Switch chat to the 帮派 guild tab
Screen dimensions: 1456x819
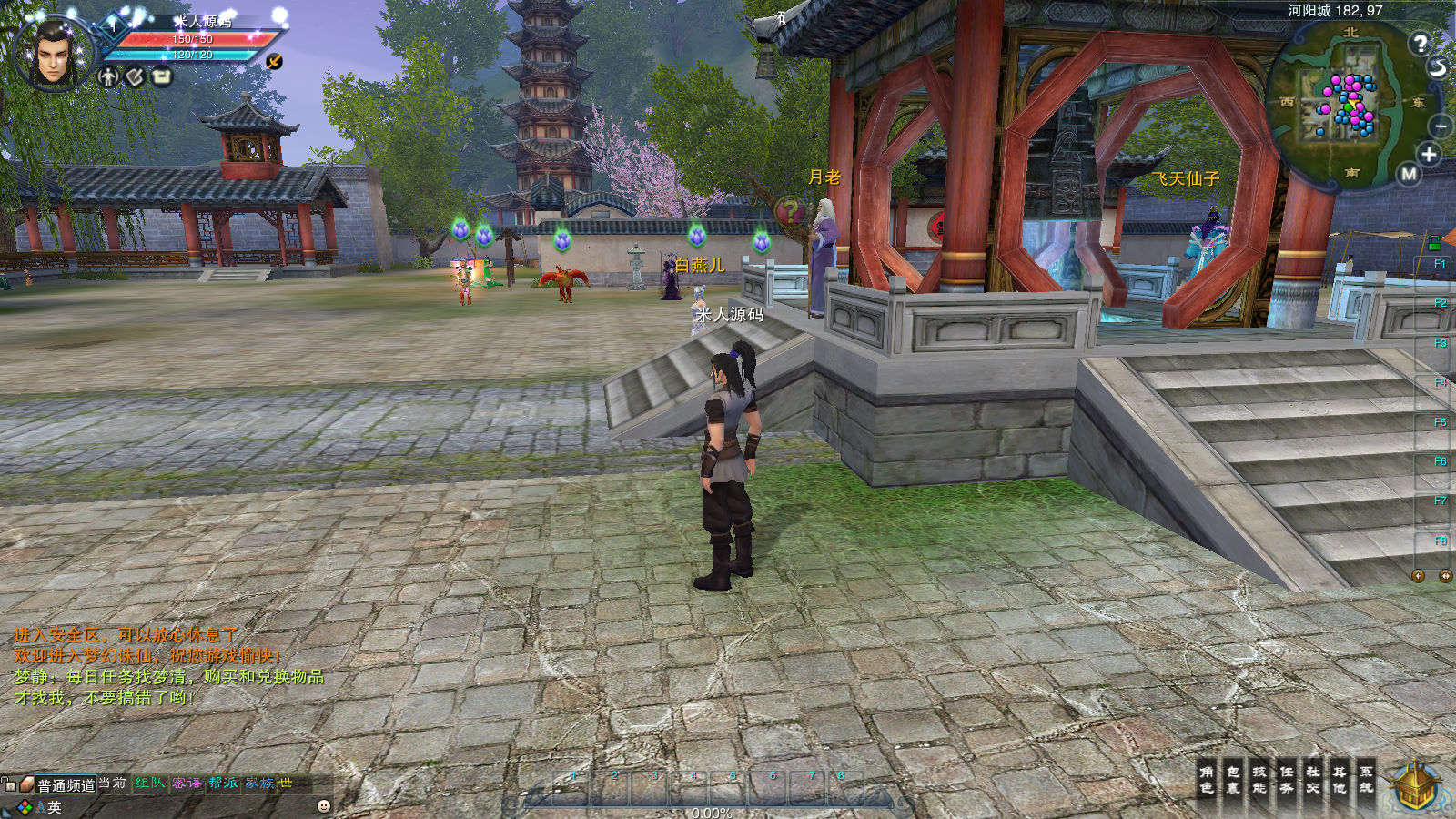click(223, 783)
